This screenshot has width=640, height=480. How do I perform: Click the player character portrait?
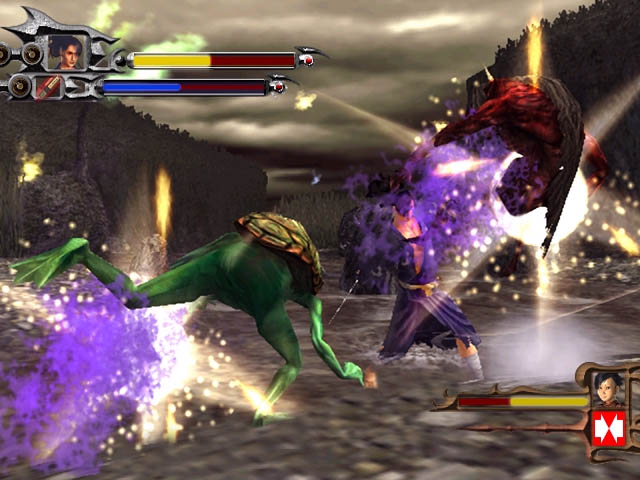click(66, 51)
